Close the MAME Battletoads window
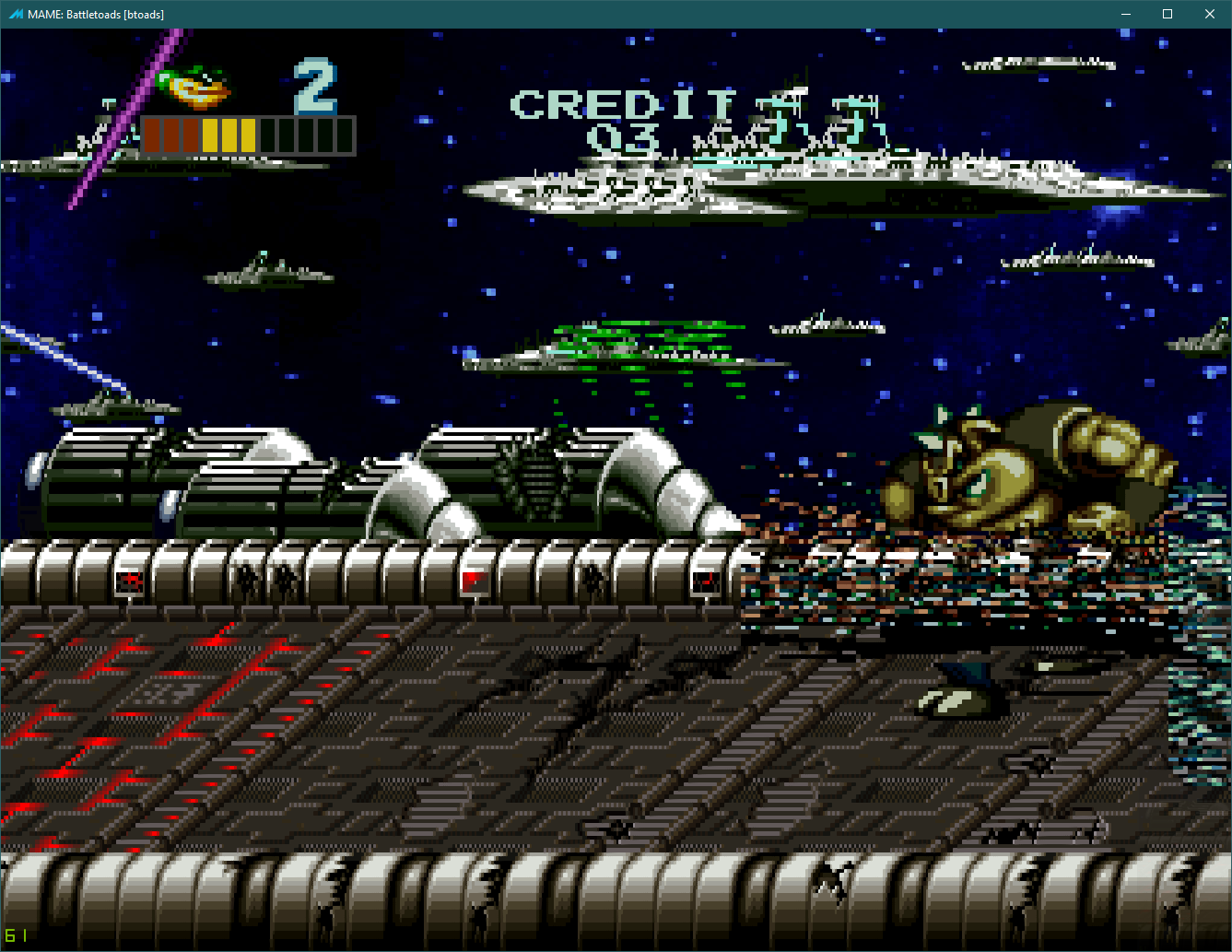1232x952 pixels. coord(1210,14)
